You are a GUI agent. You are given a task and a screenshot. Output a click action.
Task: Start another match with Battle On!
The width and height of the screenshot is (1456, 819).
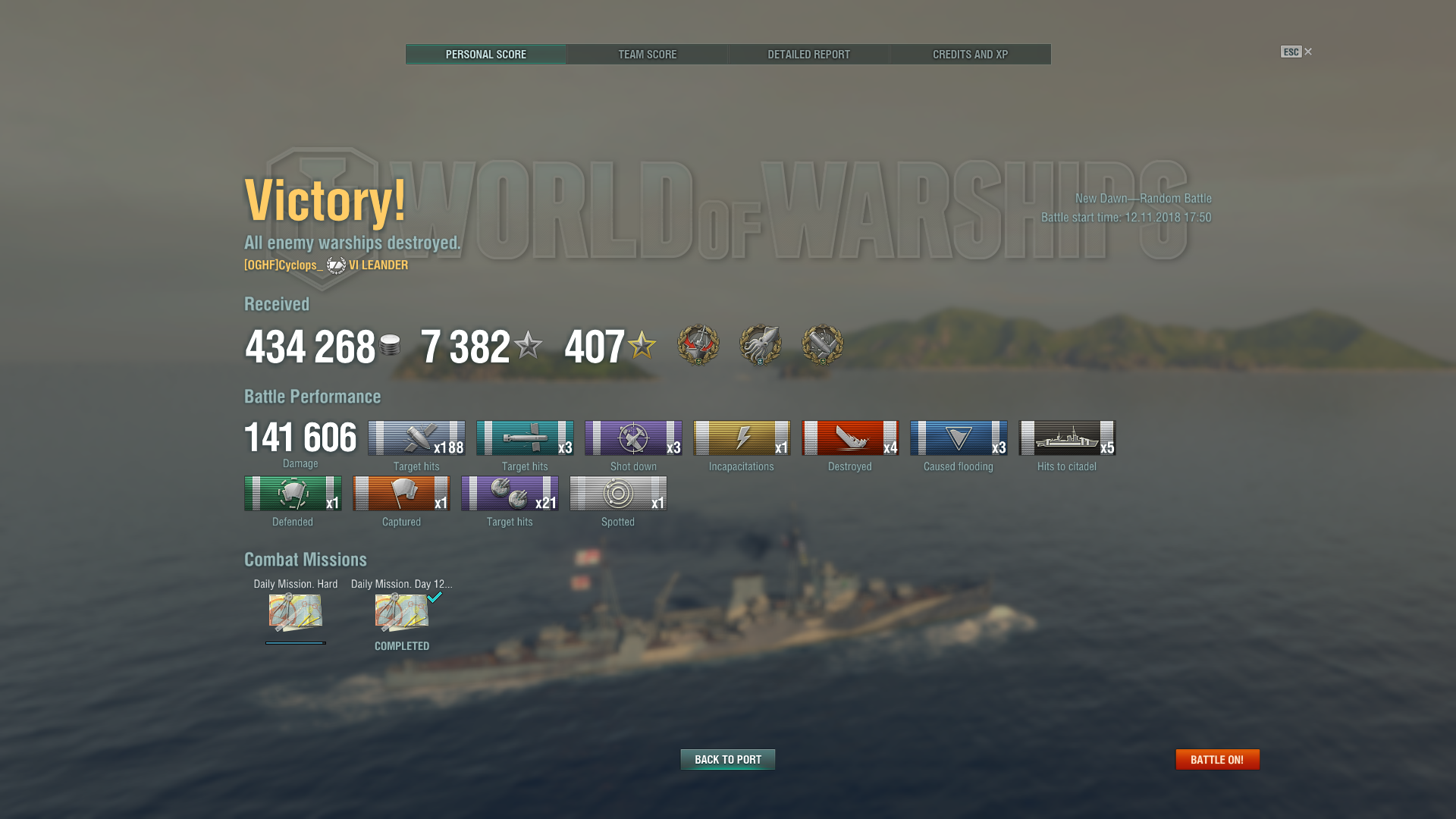[x=1216, y=759]
